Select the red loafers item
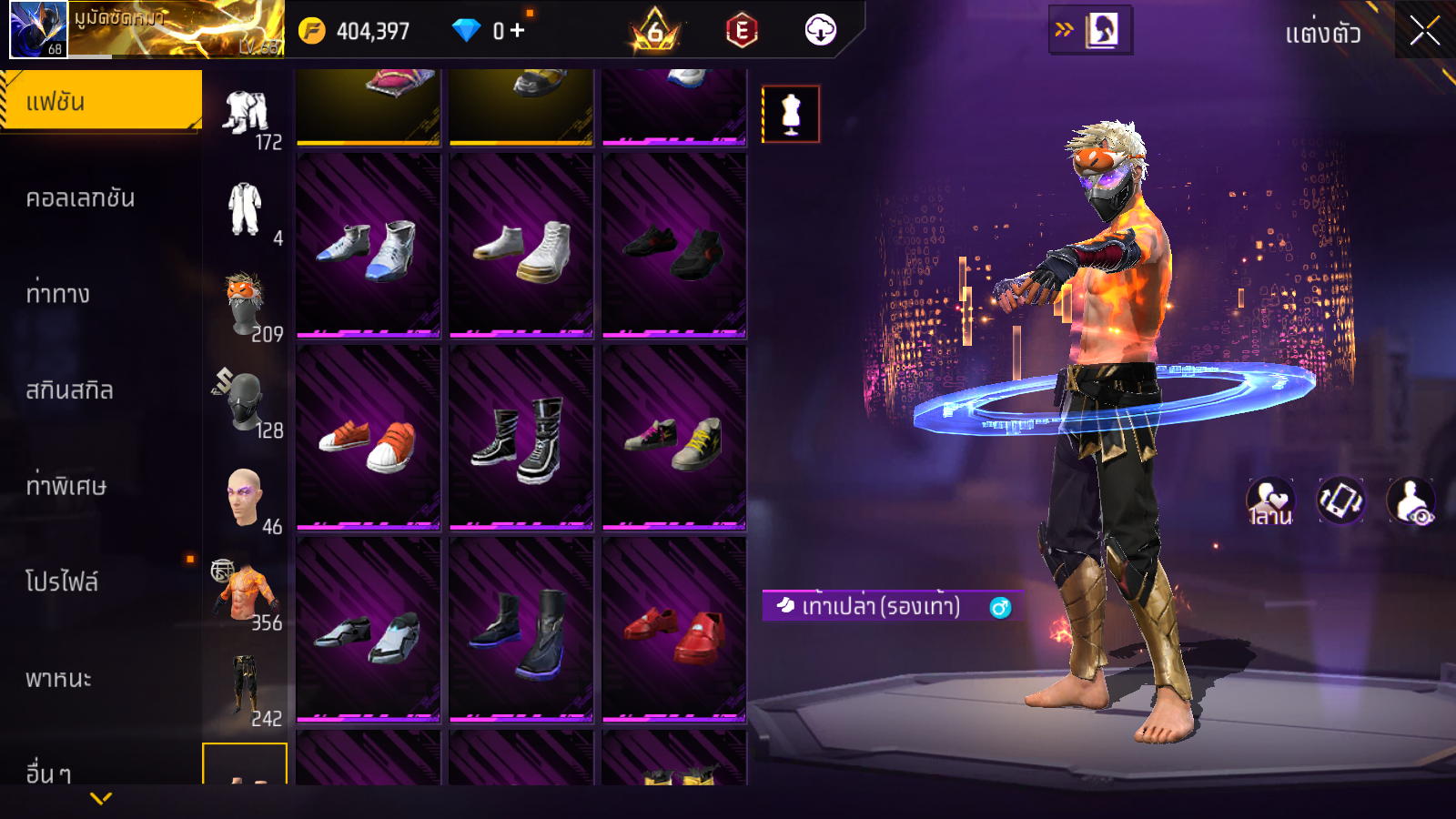This screenshot has height=819, width=1456. coord(673,630)
